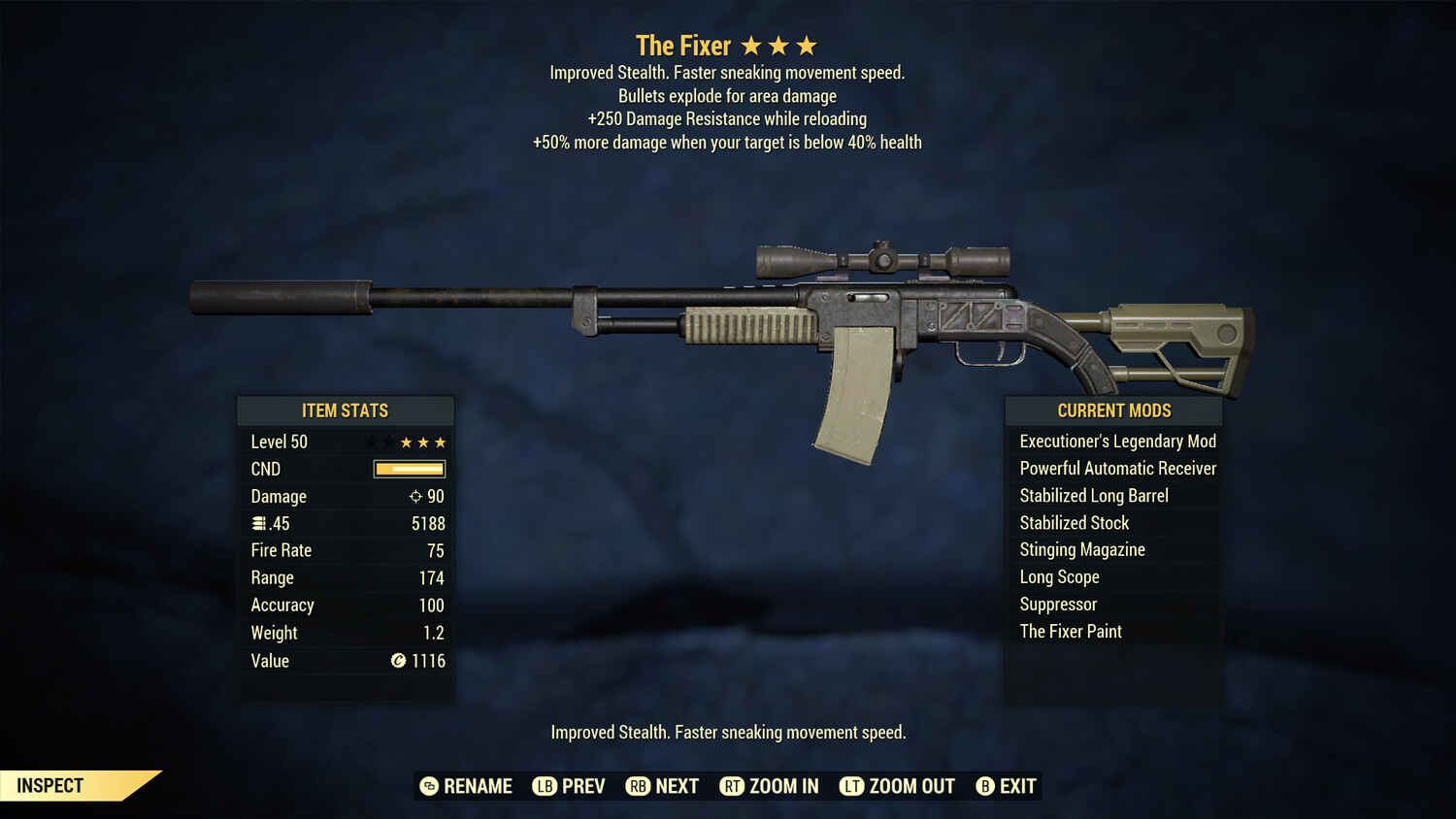
Task: Click the circular Rename button icon
Action: [x=428, y=786]
